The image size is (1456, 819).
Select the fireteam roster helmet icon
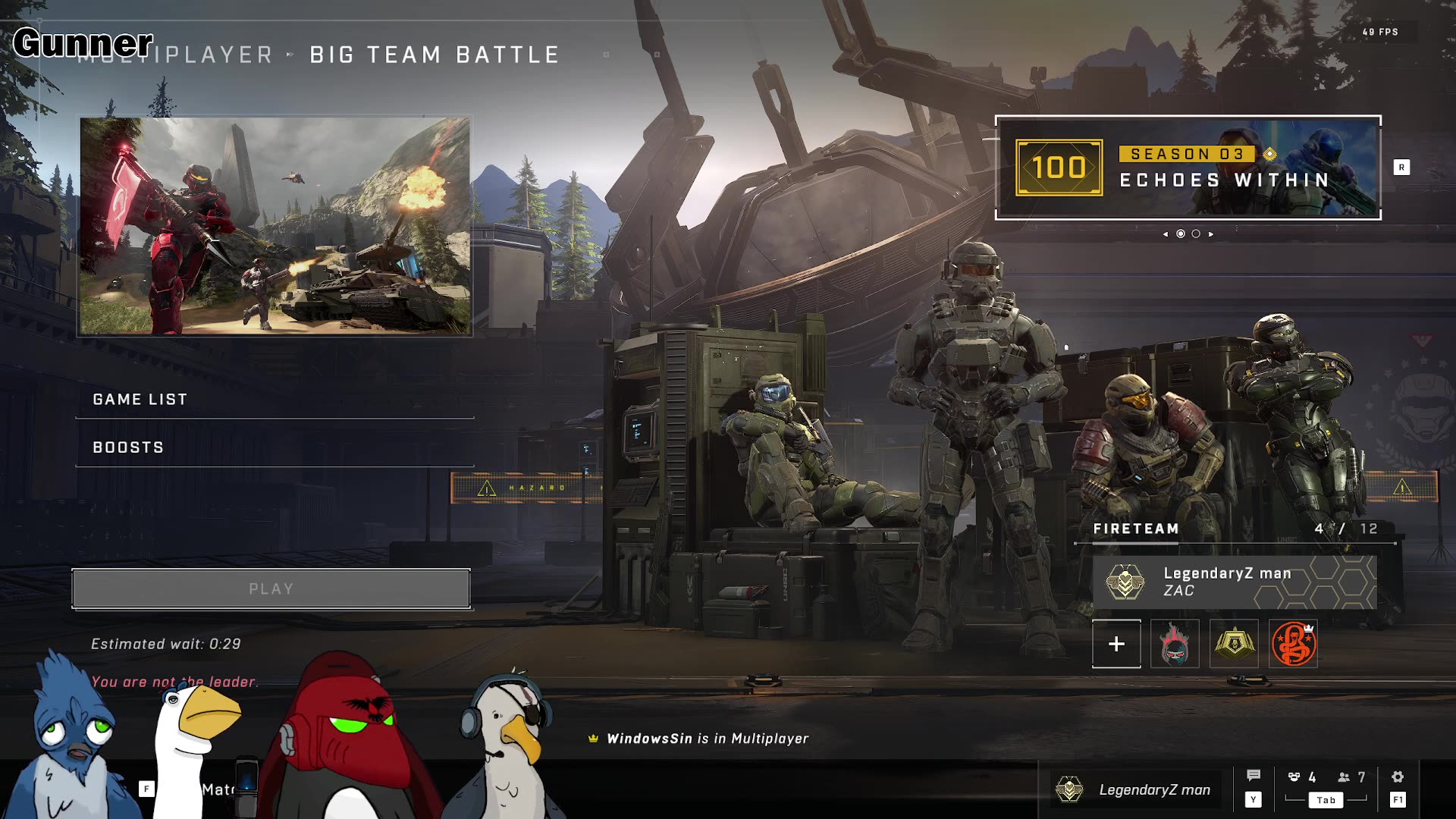pos(1294,776)
